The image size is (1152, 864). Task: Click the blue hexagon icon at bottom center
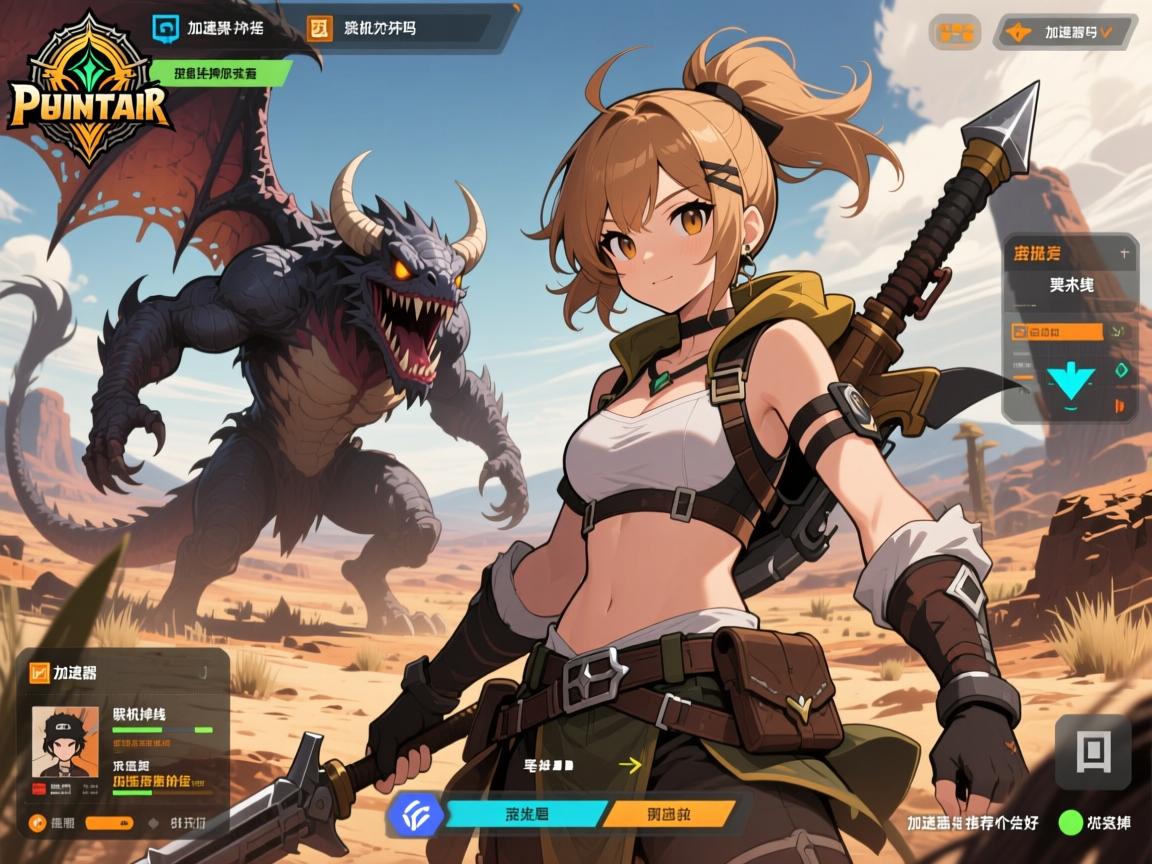pos(415,813)
